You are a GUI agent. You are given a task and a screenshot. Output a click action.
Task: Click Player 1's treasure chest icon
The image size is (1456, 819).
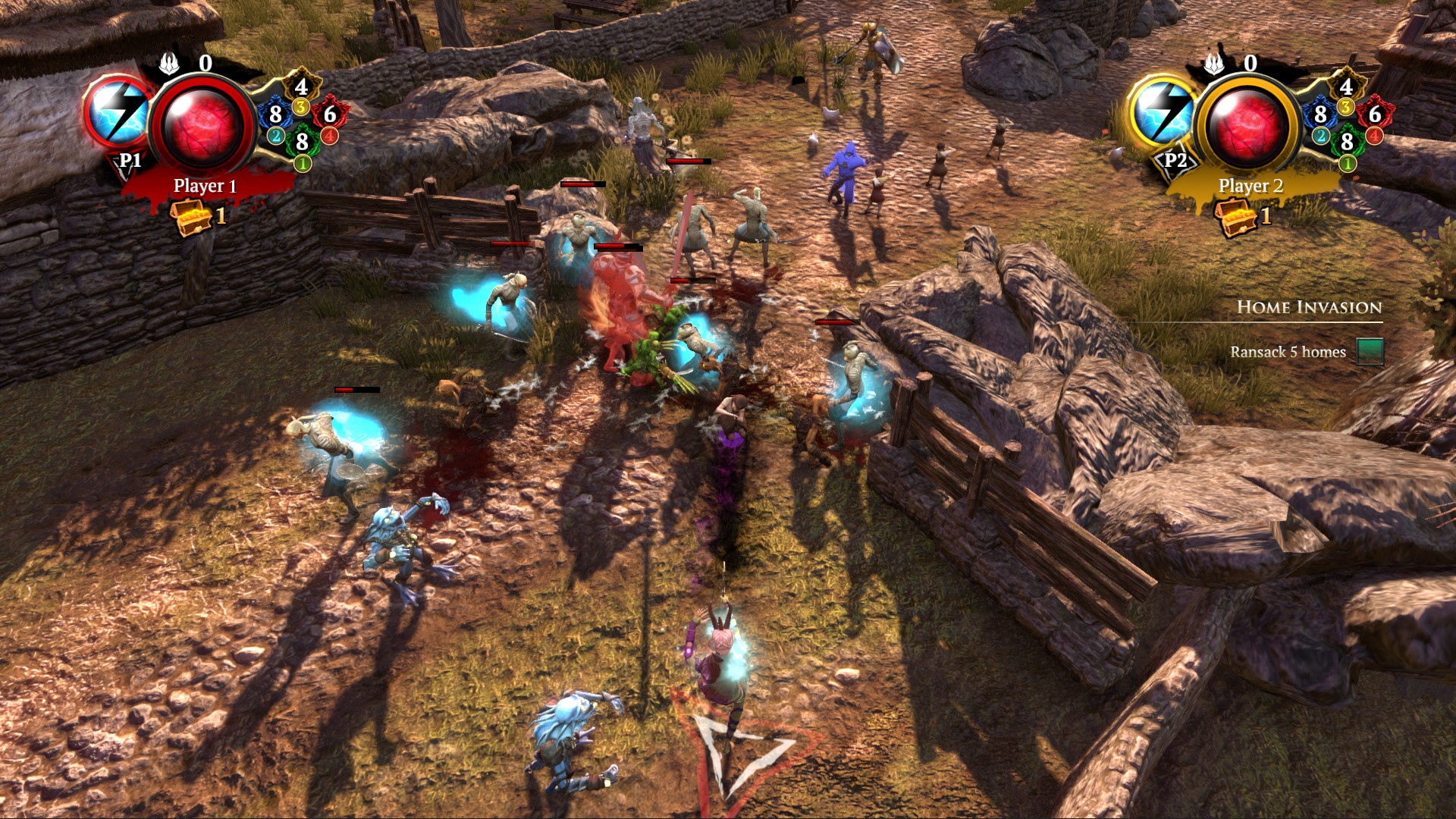point(189,217)
